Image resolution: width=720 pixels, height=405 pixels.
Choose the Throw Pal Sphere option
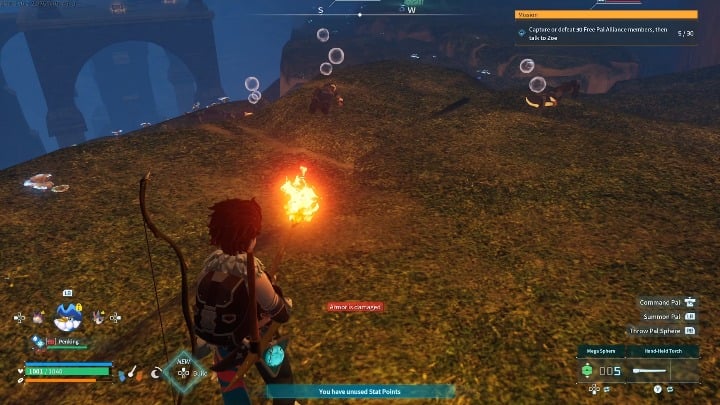click(x=662, y=330)
